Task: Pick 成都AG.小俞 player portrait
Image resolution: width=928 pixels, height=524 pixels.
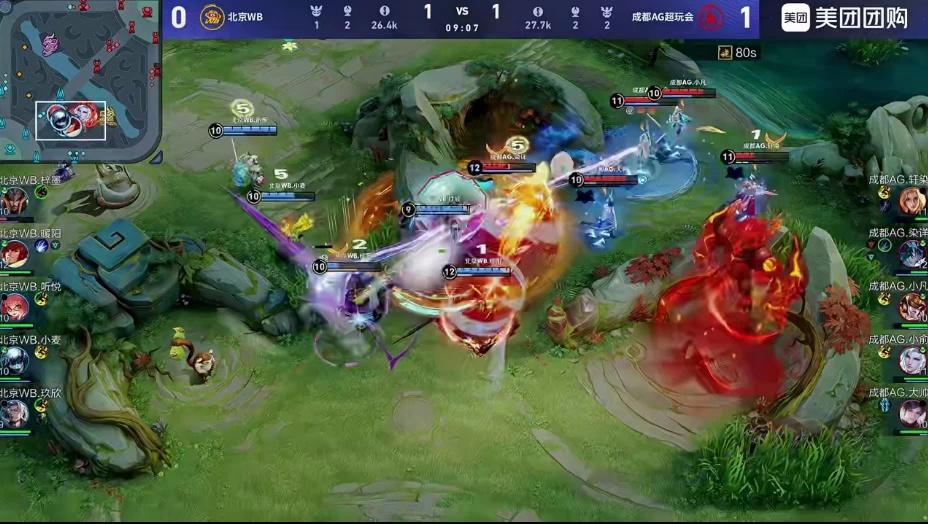Action: click(912, 360)
